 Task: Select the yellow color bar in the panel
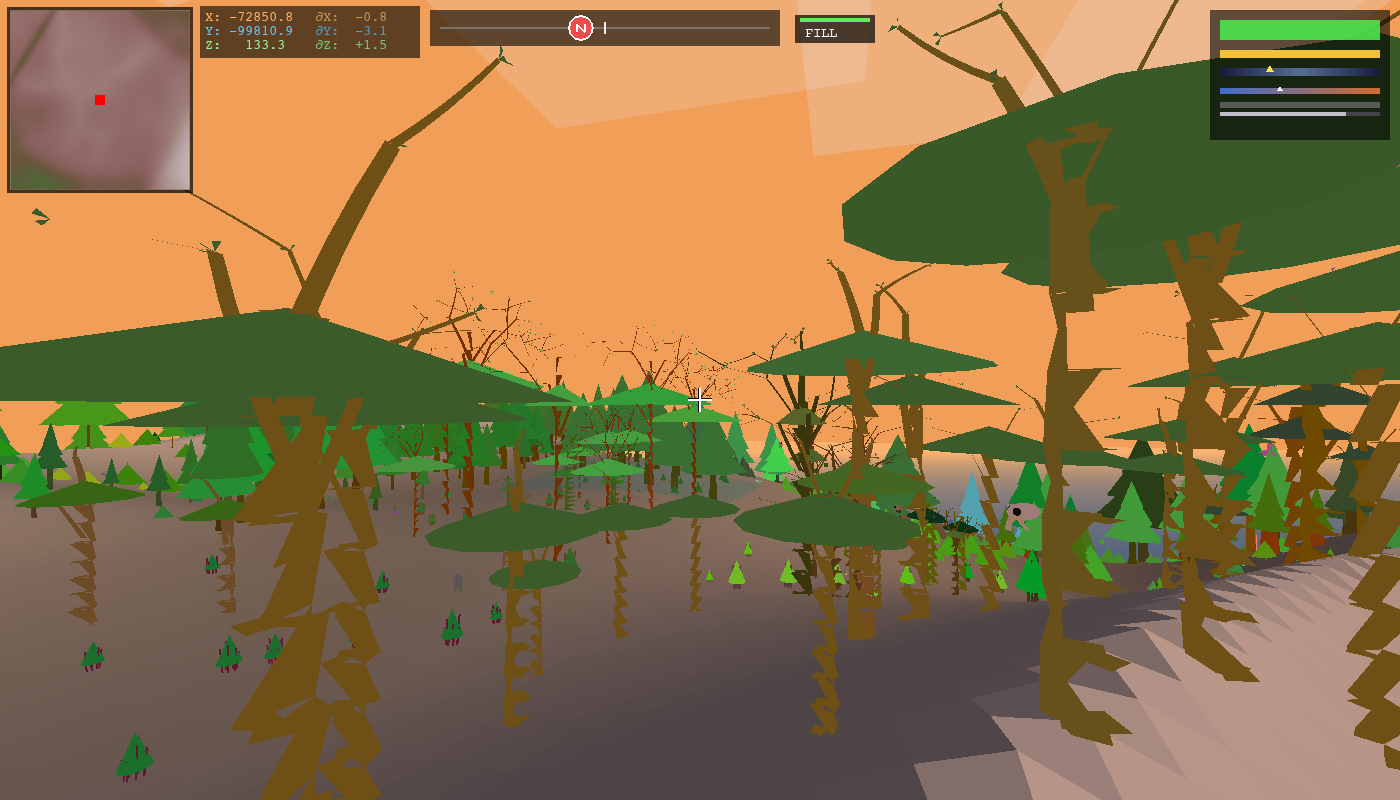1298,52
